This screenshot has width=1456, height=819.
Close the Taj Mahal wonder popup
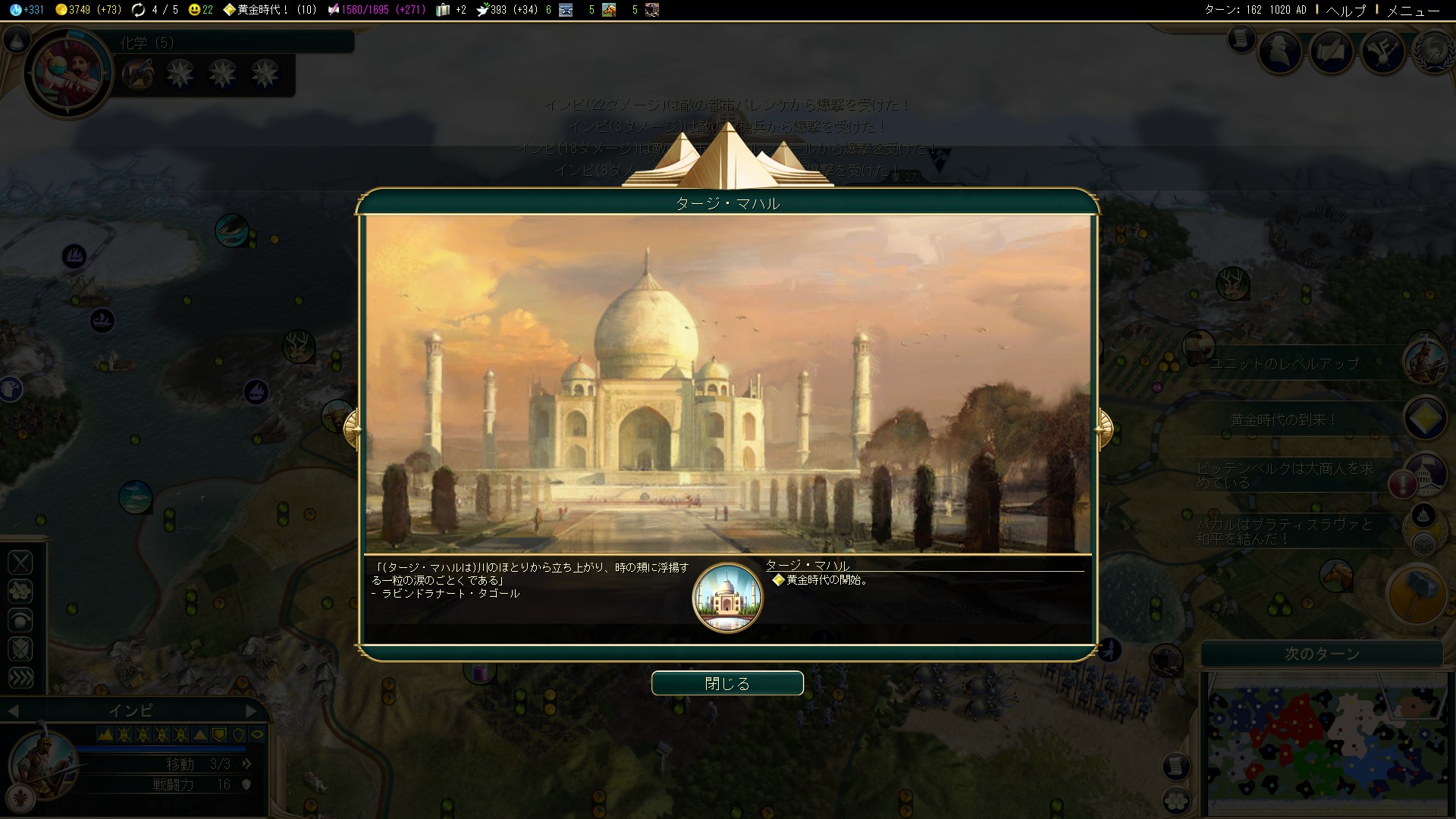pyautogui.click(x=727, y=683)
